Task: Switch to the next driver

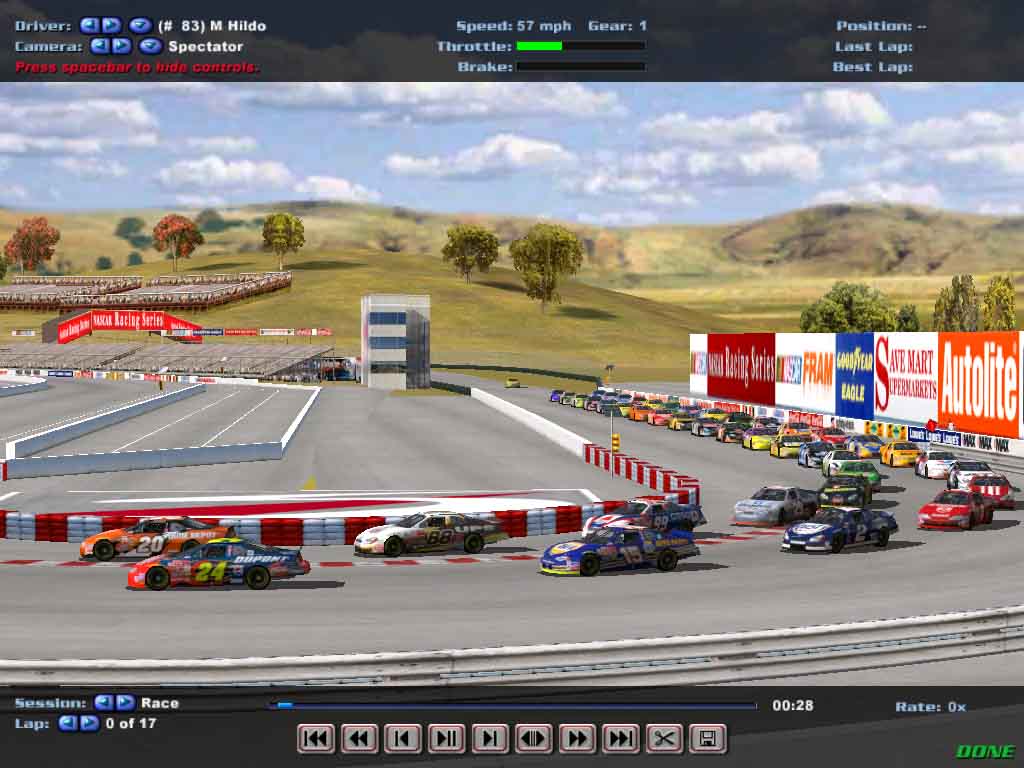Action: [111, 25]
